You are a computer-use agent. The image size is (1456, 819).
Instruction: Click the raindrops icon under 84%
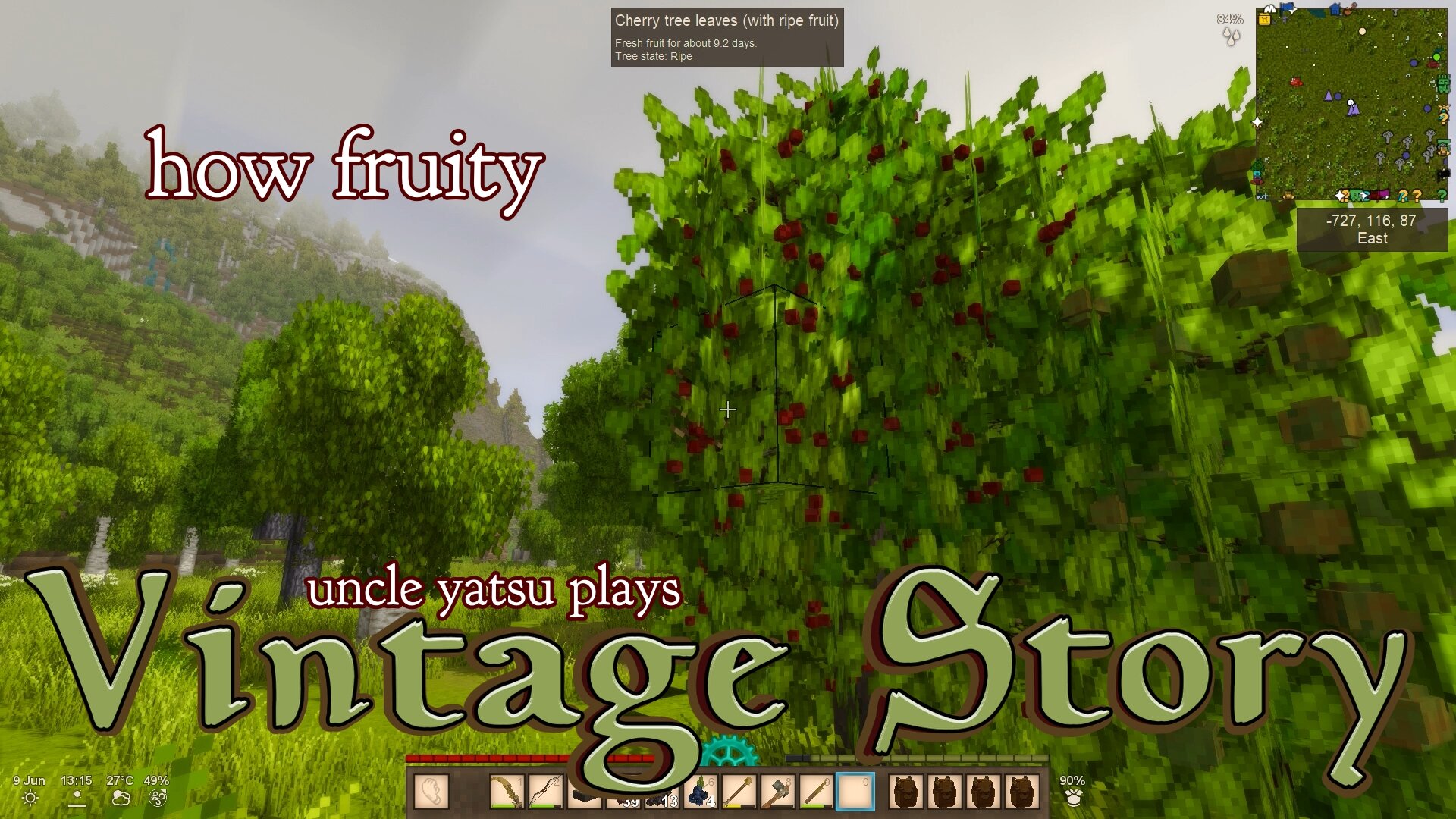click(x=1232, y=36)
